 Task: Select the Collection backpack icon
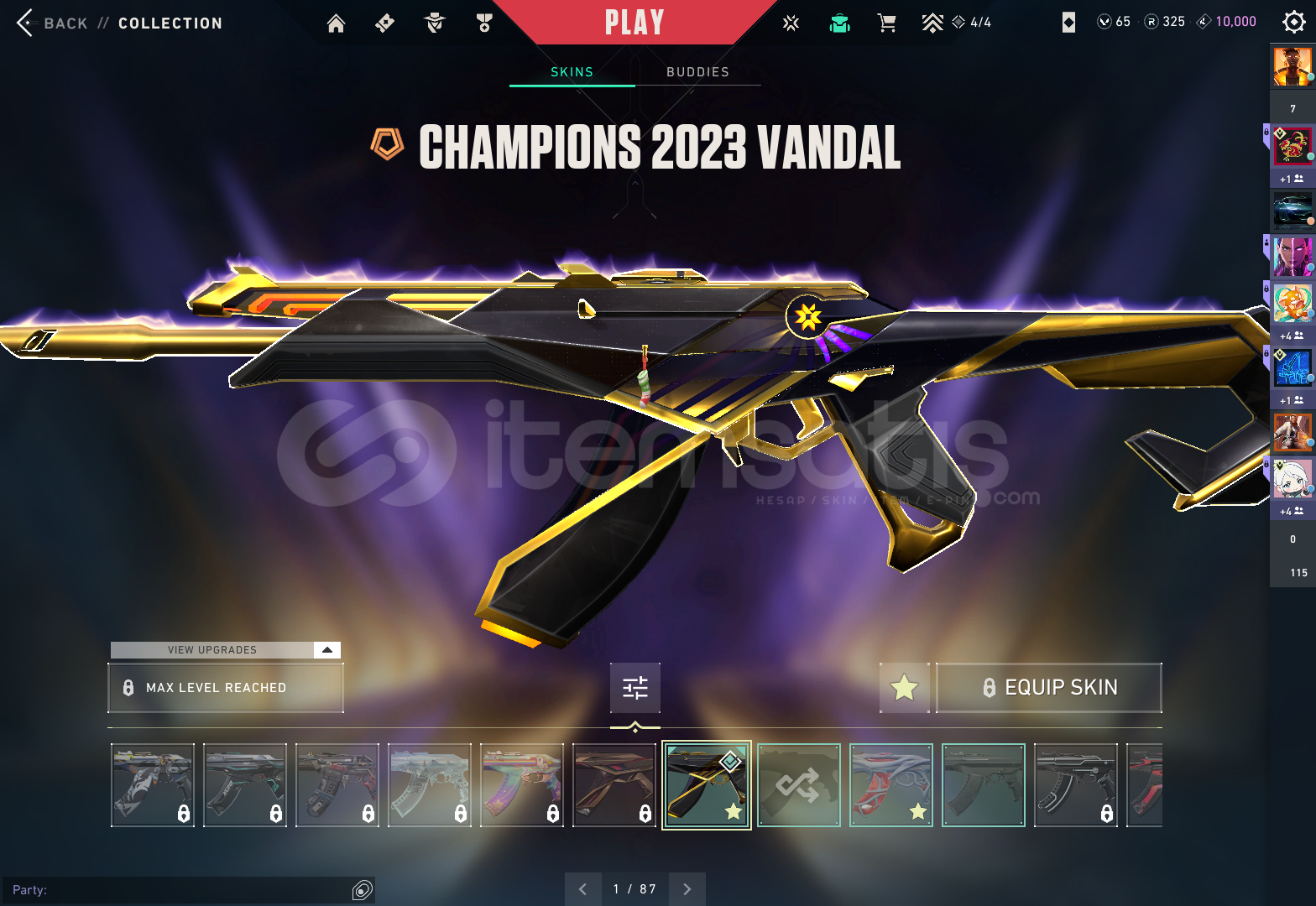pyautogui.click(x=840, y=23)
